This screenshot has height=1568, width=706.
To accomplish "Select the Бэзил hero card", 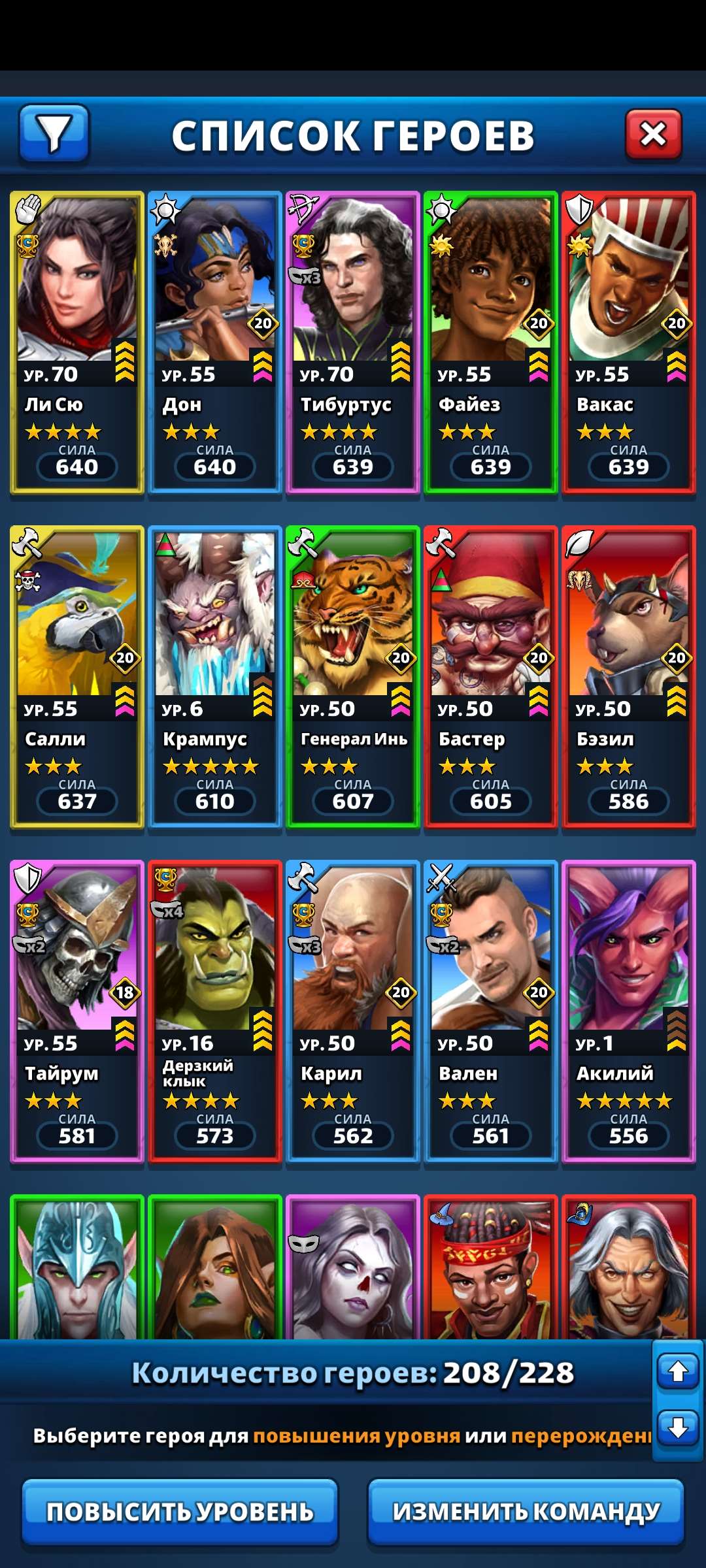I will click(629, 677).
